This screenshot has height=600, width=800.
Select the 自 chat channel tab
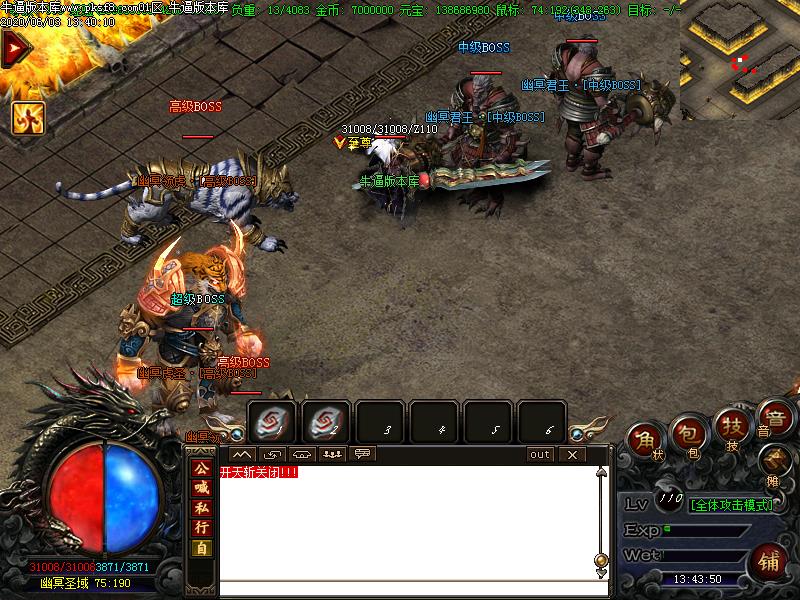[202, 548]
